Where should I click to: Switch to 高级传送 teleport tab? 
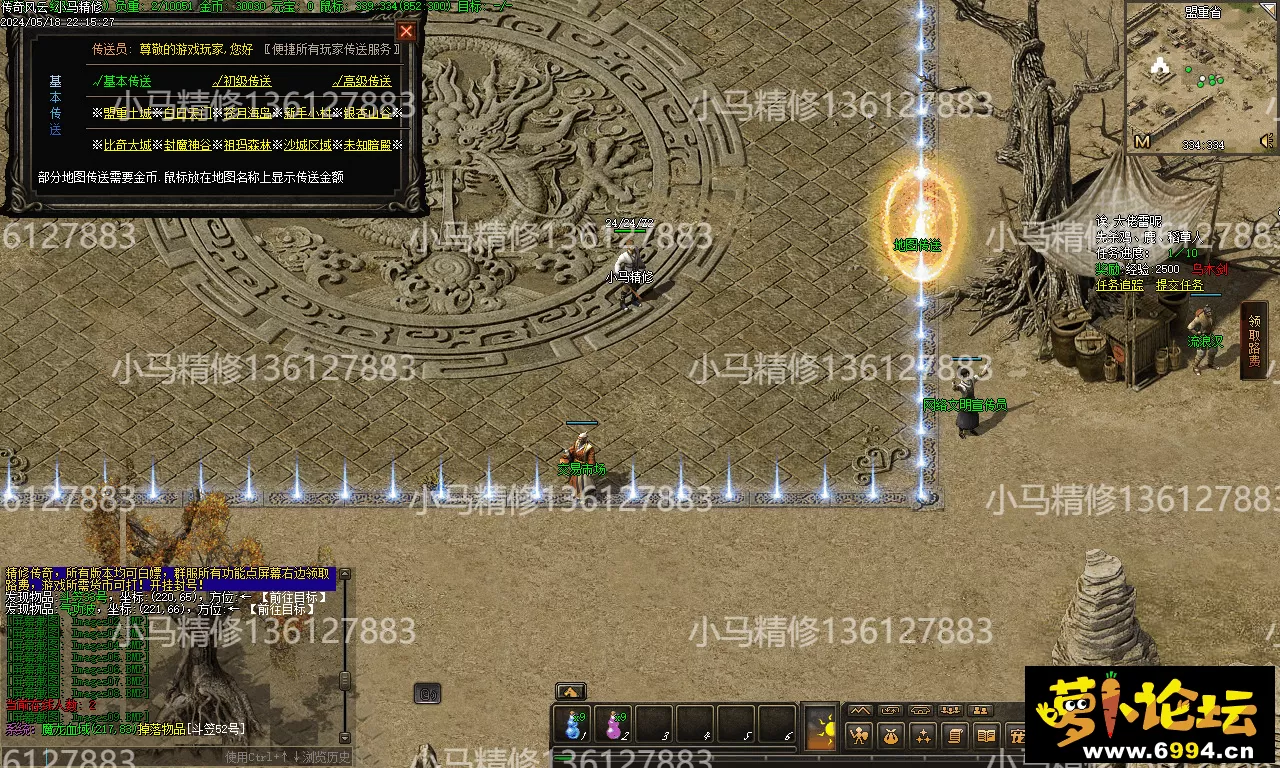(x=364, y=81)
